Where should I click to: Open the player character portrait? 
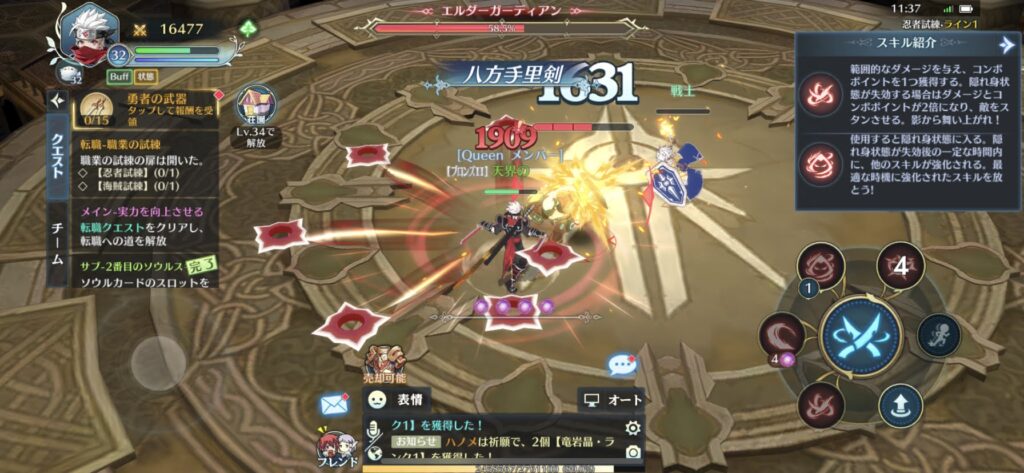click(x=82, y=32)
